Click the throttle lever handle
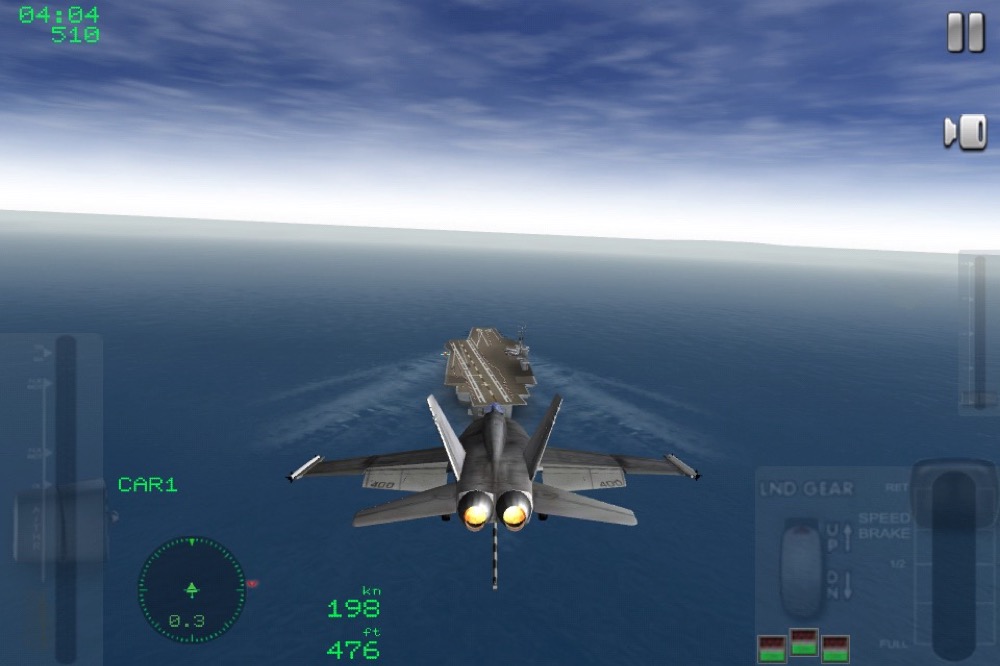 coord(62,522)
